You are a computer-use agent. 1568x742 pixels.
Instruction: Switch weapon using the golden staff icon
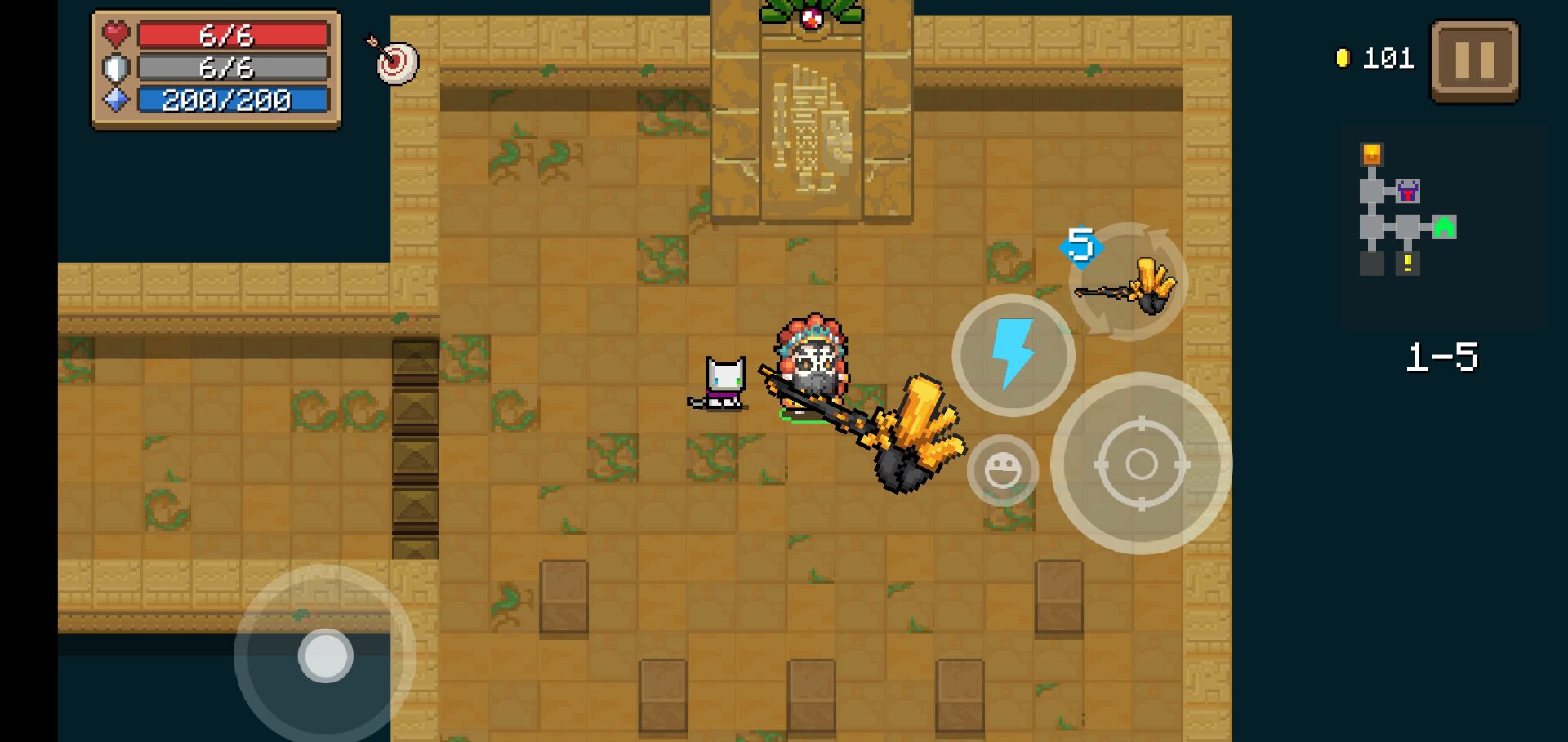[x=1129, y=282]
